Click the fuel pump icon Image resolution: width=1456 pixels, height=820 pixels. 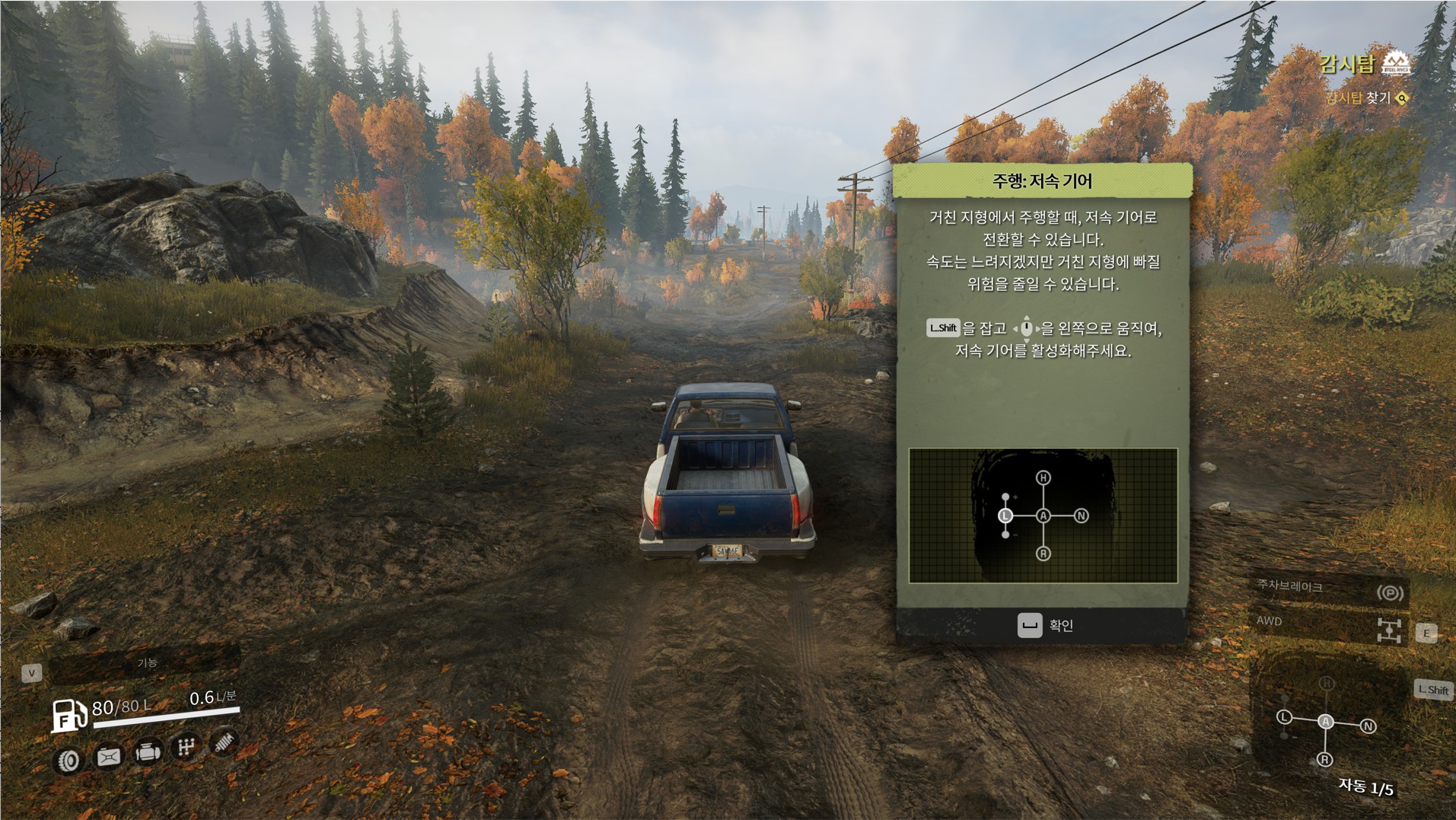[68, 715]
